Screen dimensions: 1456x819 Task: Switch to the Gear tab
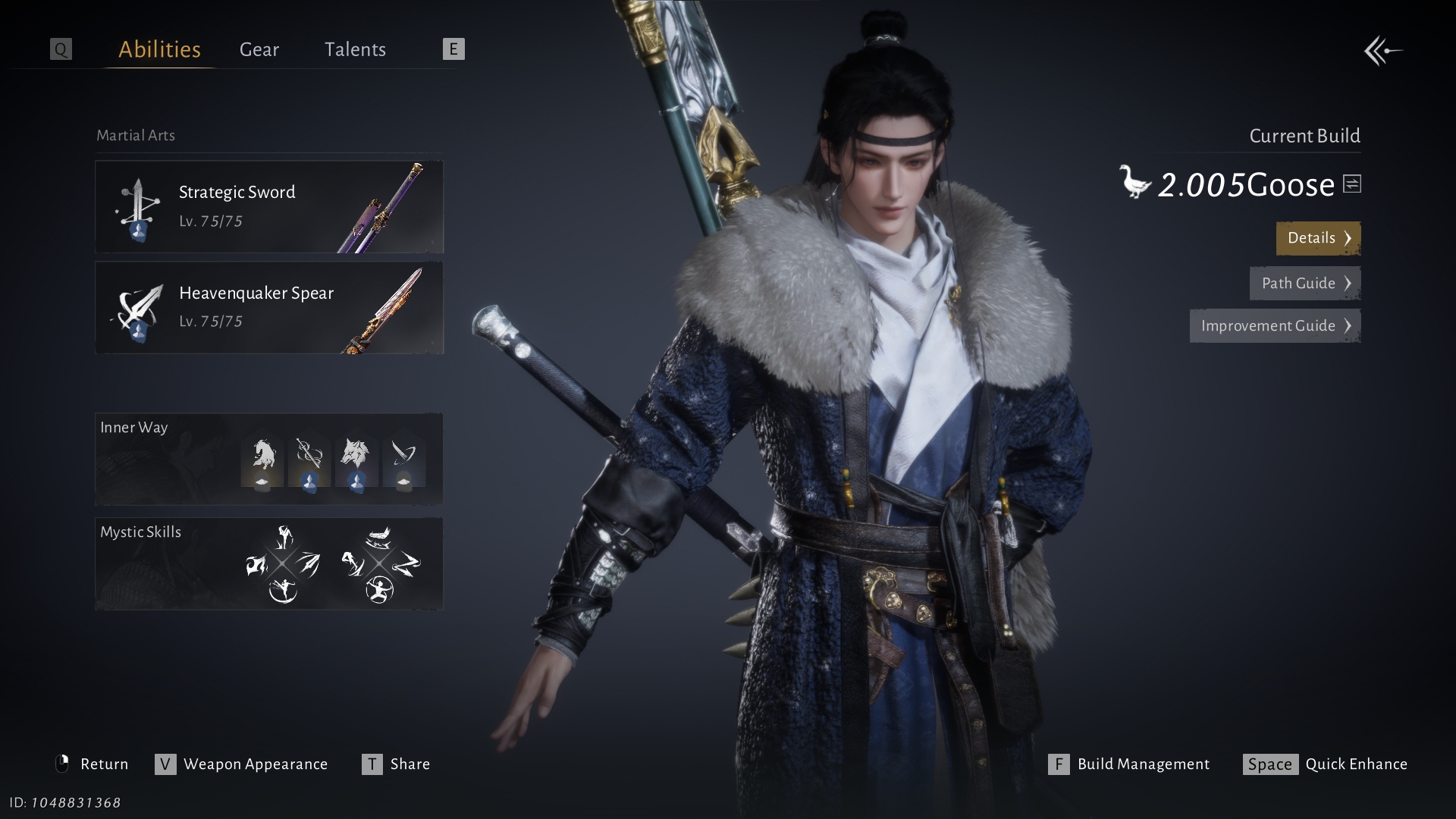259,50
